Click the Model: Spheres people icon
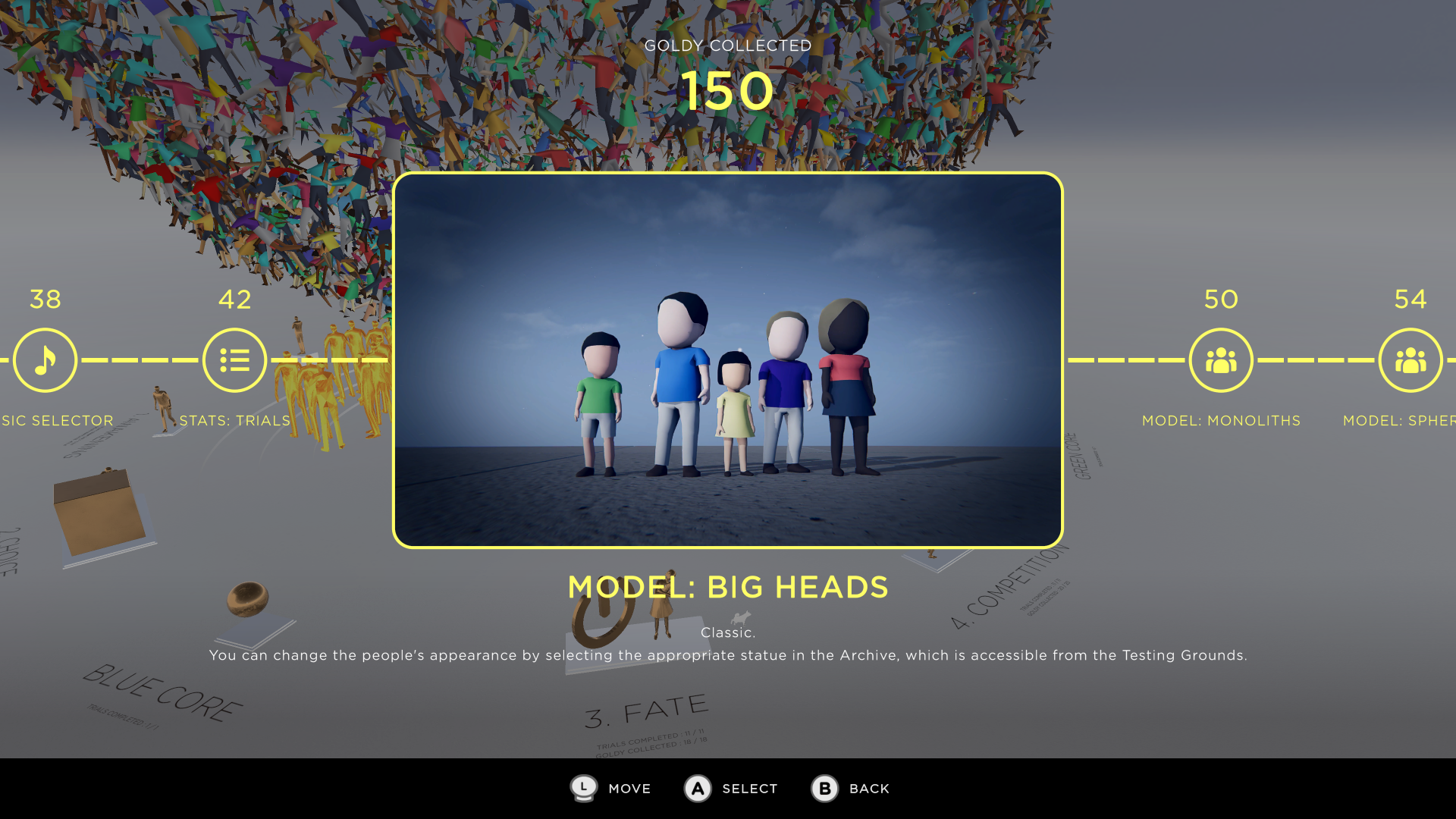Screen dimensions: 1456x819 (1411, 360)
